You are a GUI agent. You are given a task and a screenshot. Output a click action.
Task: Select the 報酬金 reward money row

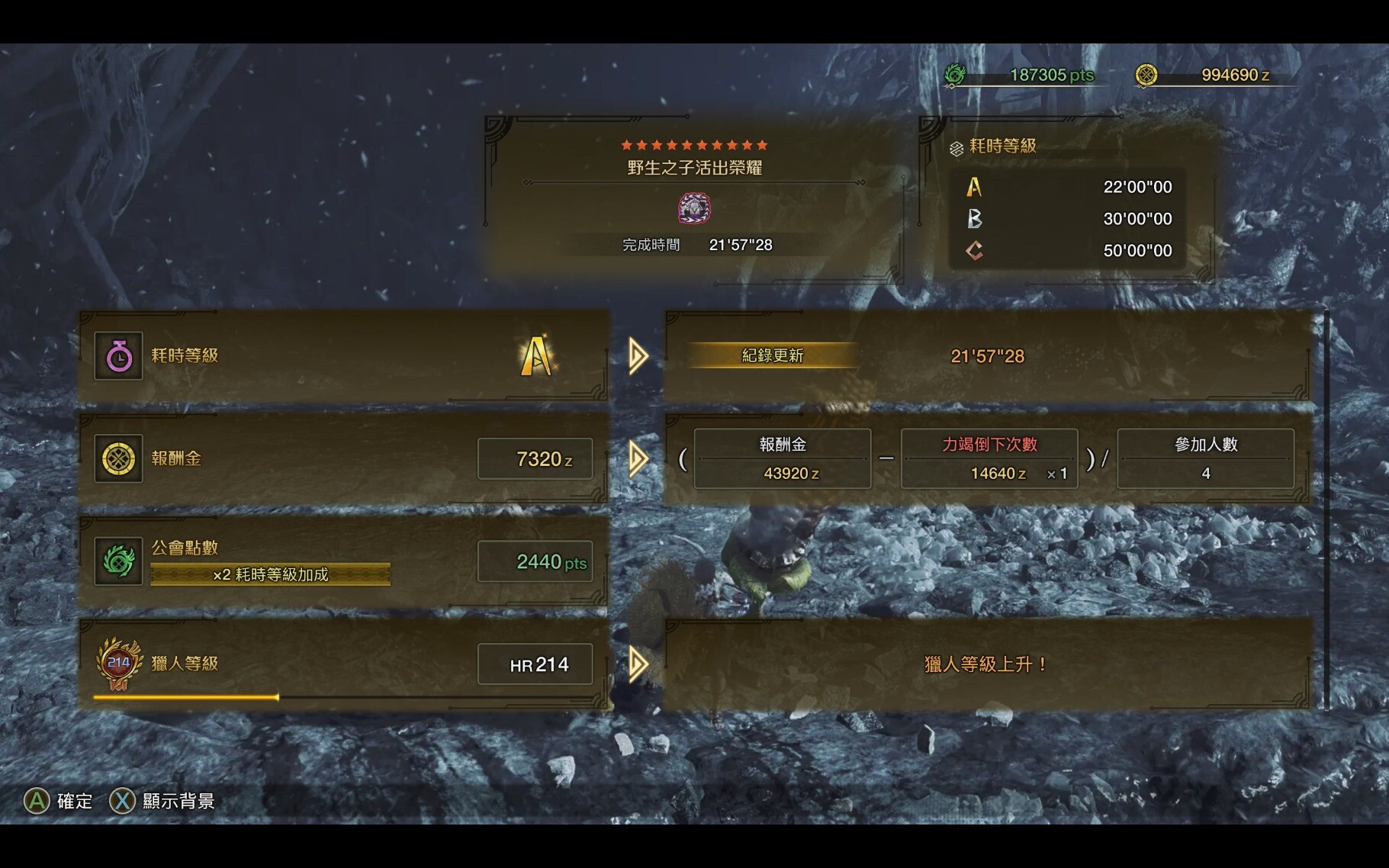(x=343, y=458)
